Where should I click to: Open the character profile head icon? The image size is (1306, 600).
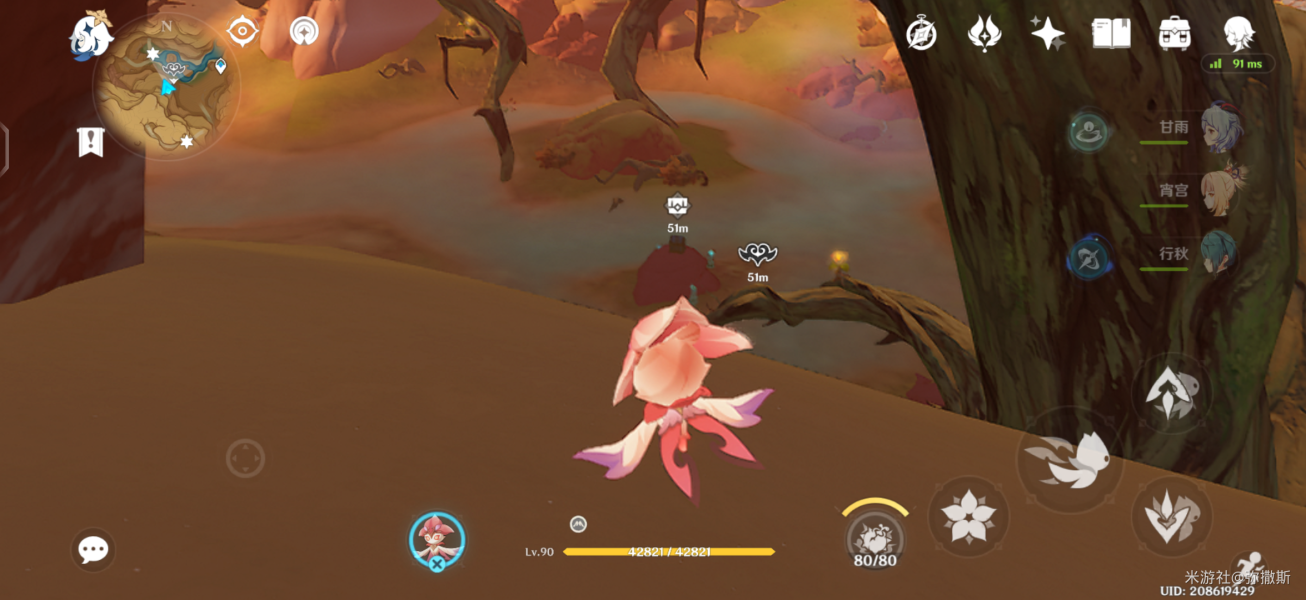point(1240,34)
